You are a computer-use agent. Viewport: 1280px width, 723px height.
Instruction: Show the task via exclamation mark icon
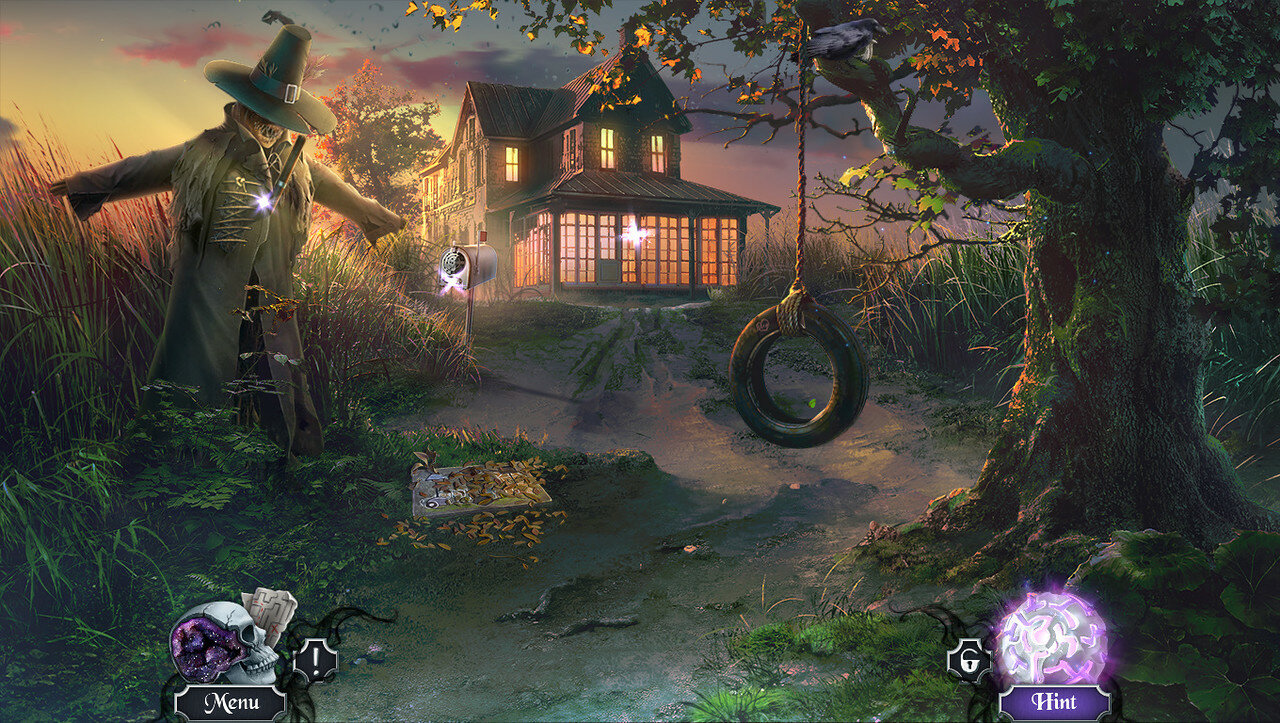315,661
